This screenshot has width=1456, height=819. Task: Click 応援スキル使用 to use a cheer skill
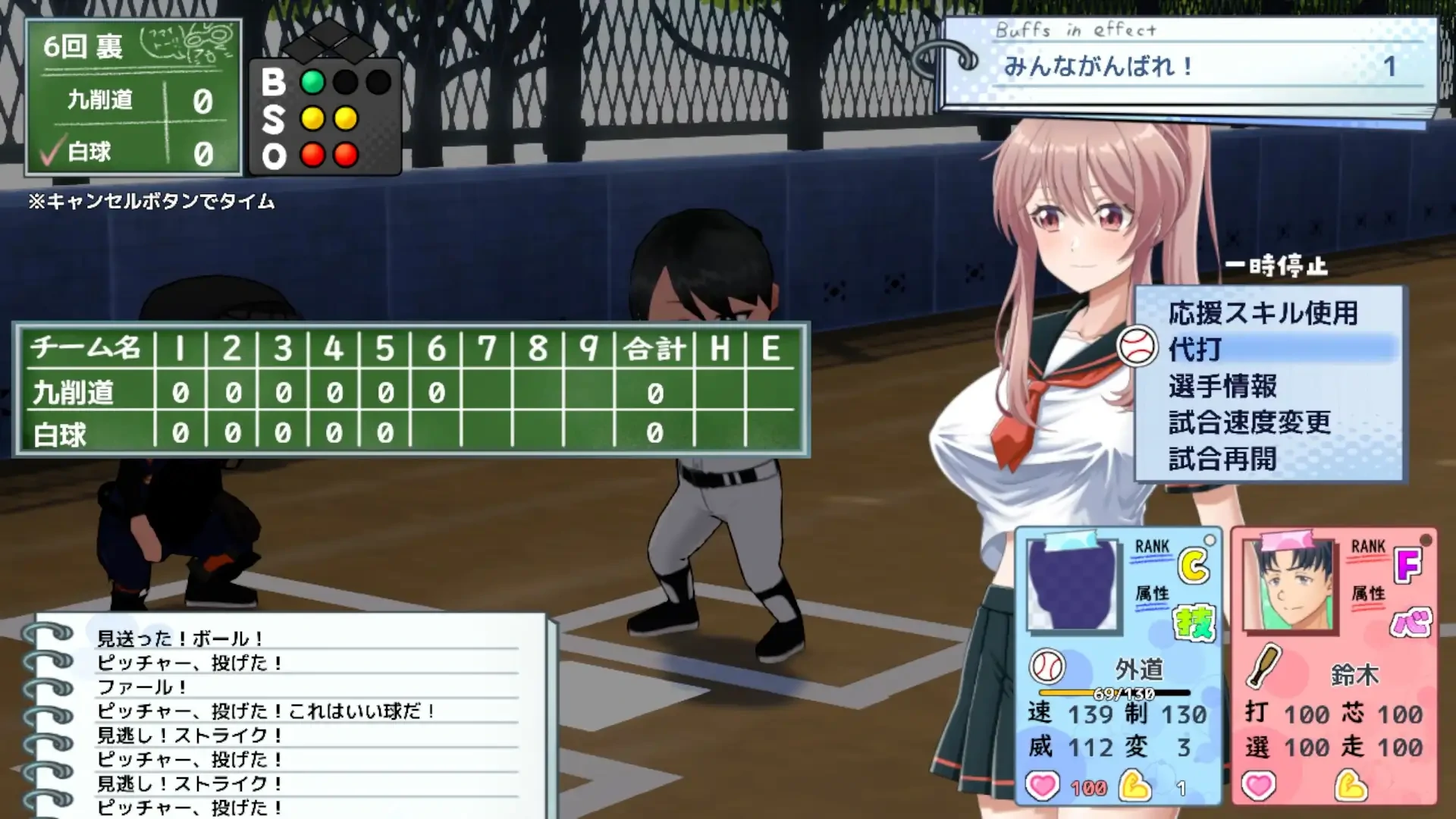(x=1263, y=312)
